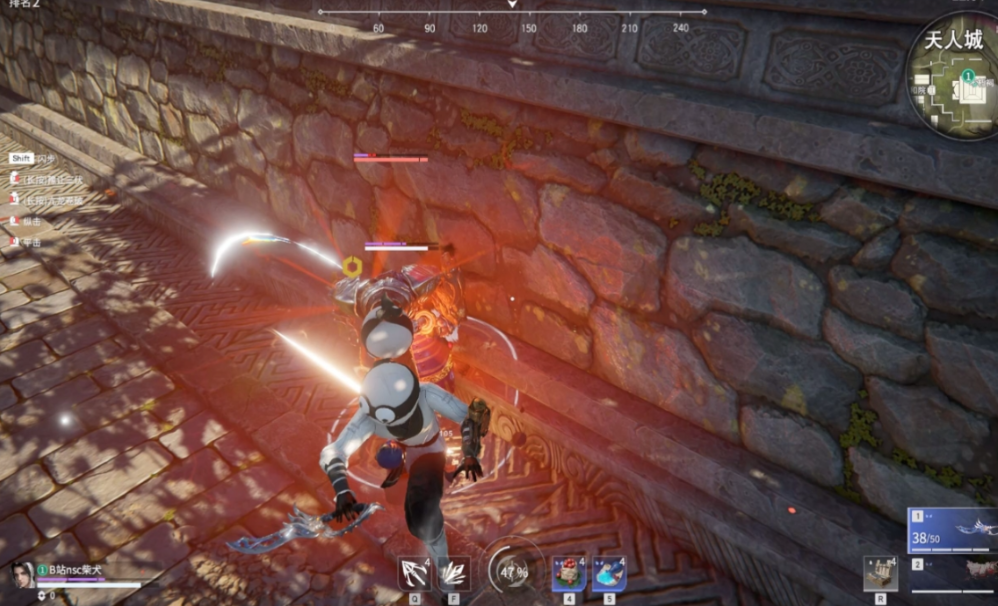Select the repair kit item slot
This screenshot has width=998, height=606.
(880, 573)
